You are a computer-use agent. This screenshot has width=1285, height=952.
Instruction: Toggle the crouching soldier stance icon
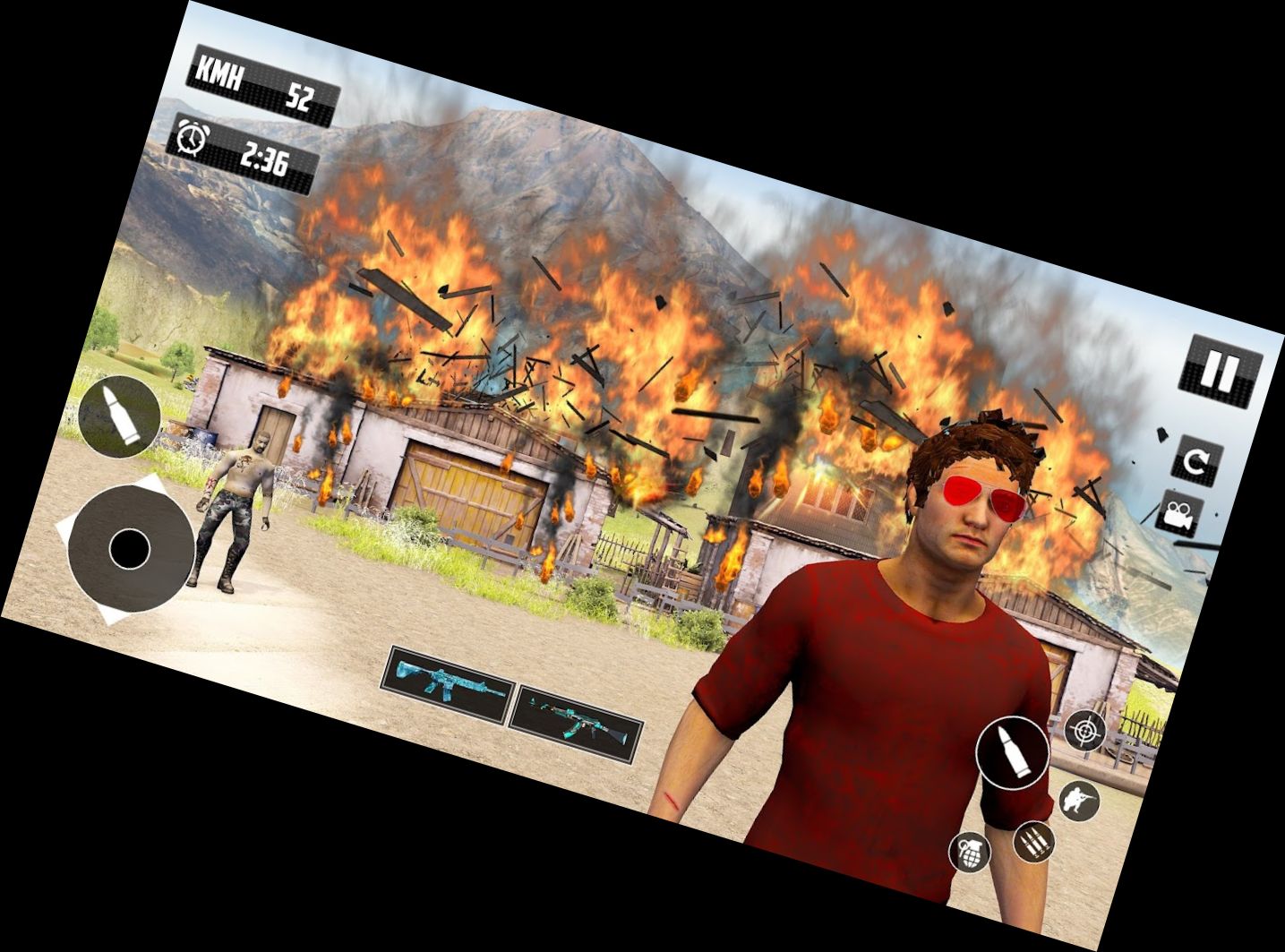(1079, 798)
